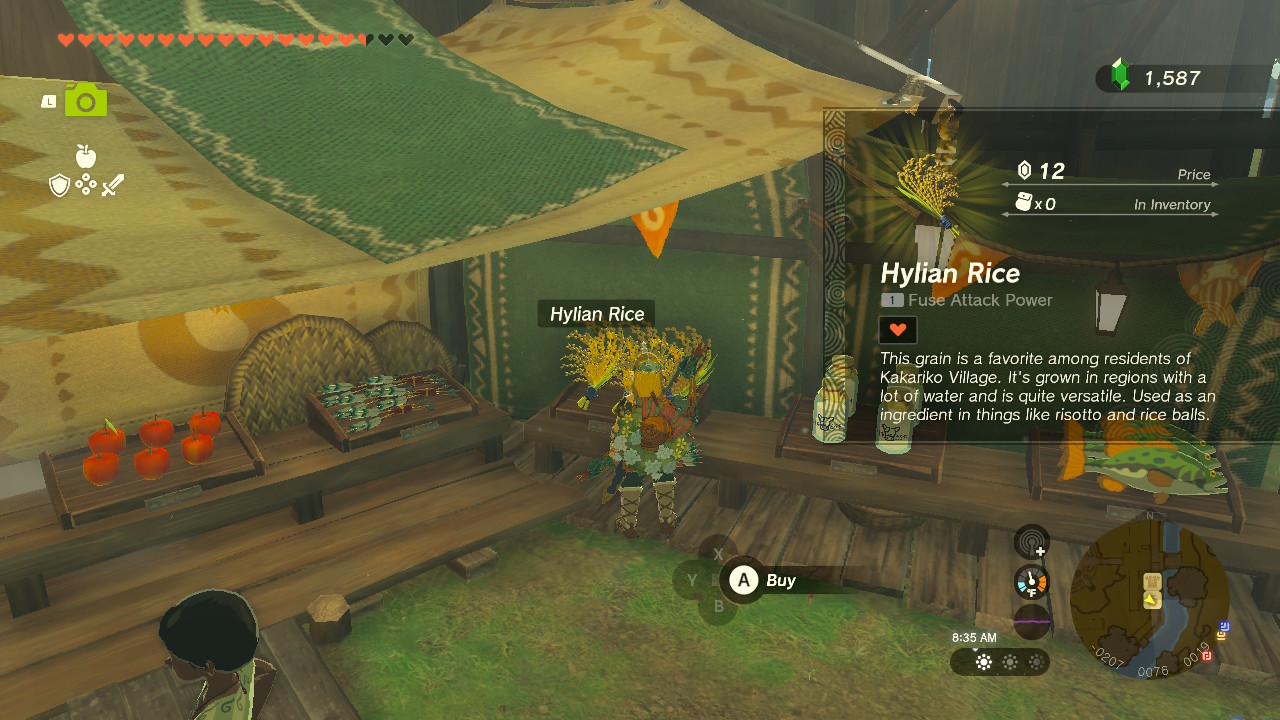
Task: Click the heart effect icon in item panel
Action: pos(897,329)
